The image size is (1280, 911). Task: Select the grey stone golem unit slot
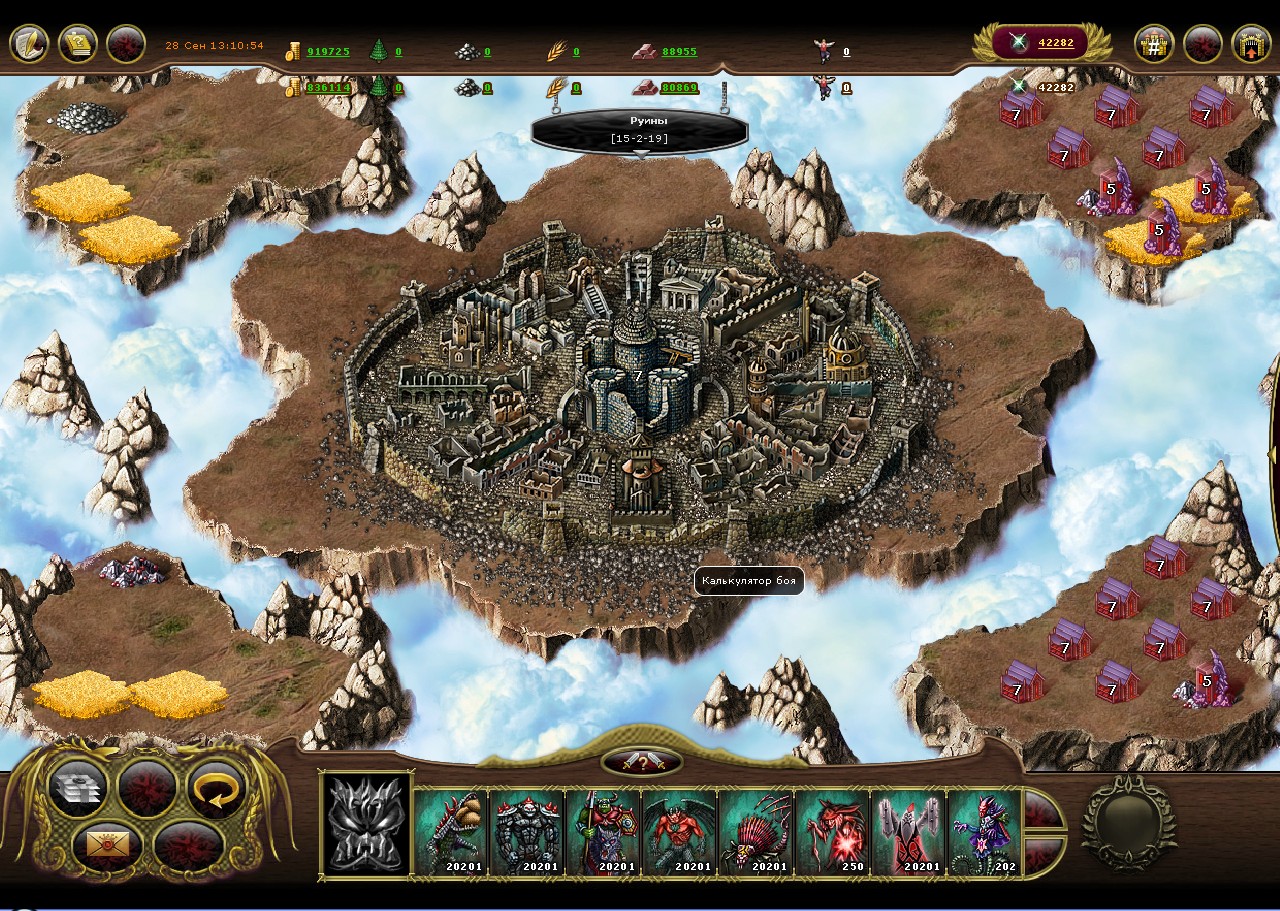pyautogui.click(x=527, y=832)
